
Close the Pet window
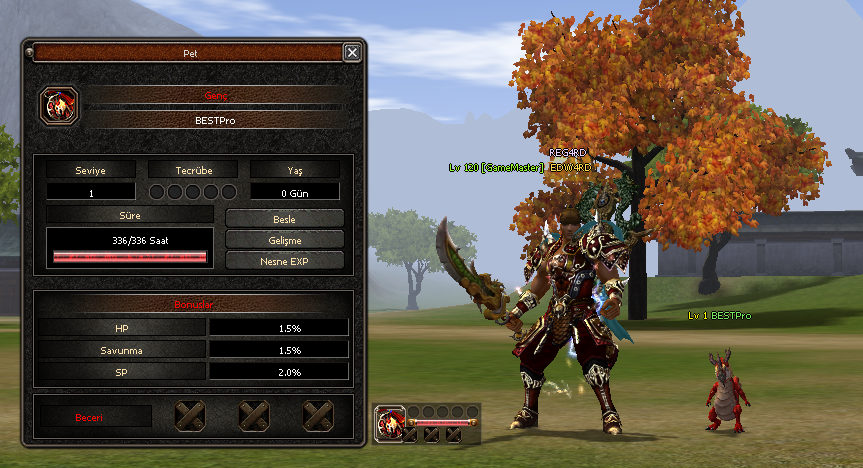point(352,52)
